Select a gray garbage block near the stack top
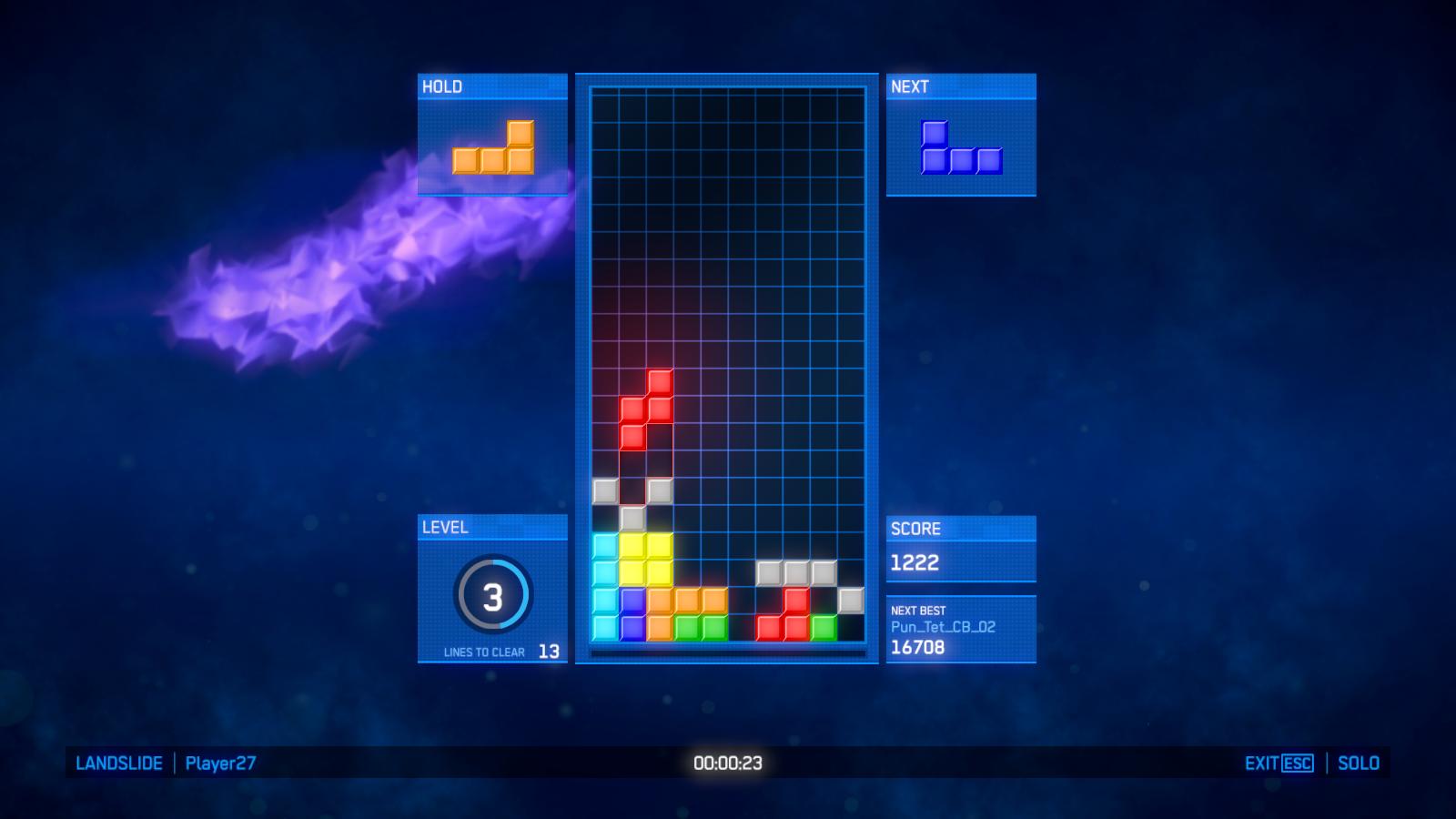The width and height of the screenshot is (1456, 819). (604, 490)
